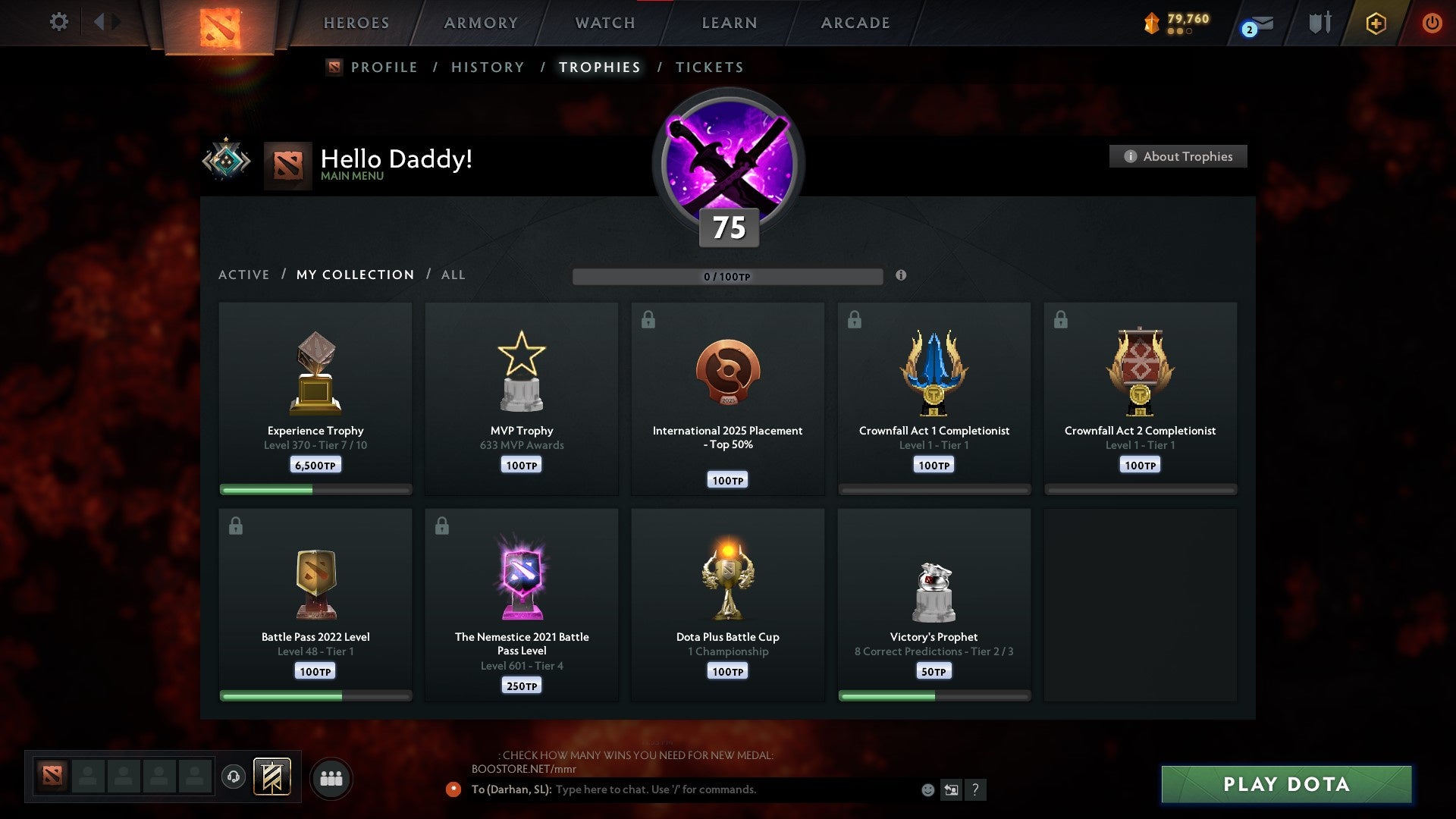Toggle the voice chat headset icon
Image resolution: width=1456 pixels, height=819 pixels.
(233, 777)
